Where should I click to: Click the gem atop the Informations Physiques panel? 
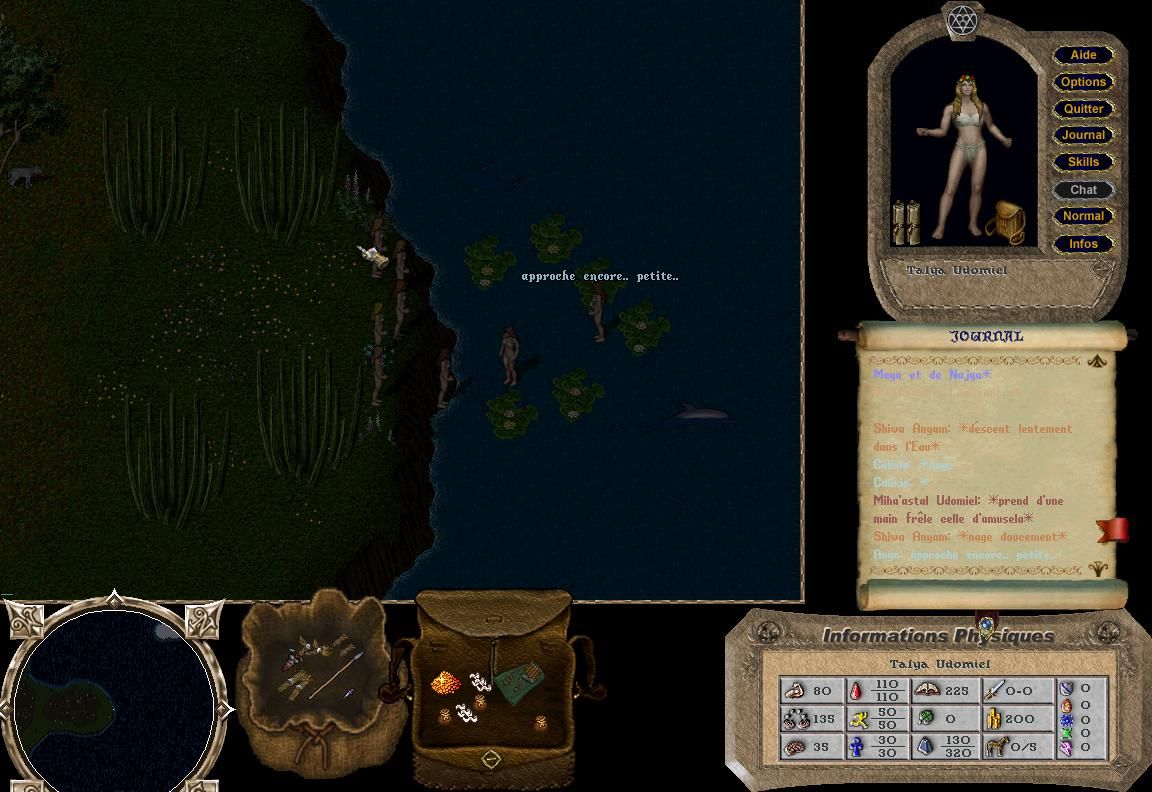click(x=986, y=626)
